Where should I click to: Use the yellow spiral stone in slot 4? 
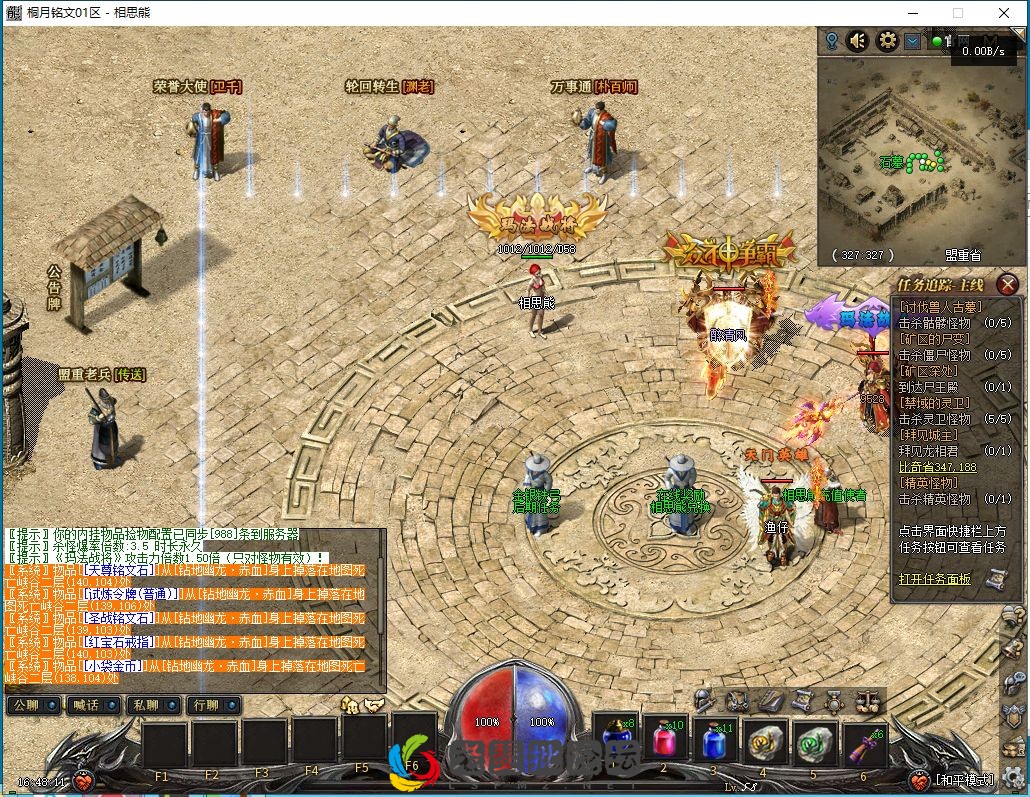(x=764, y=743)
